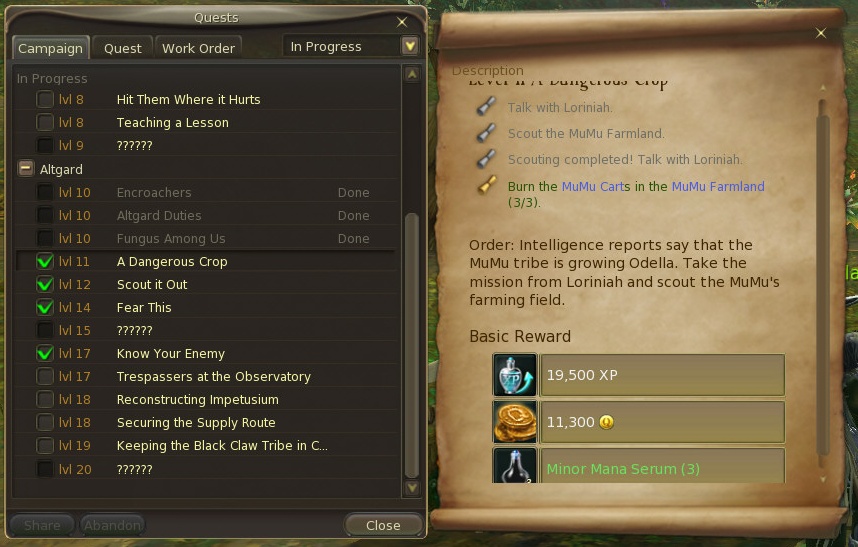Untrack the Know Your Enemy quest
The image size is (858, 547).
(45, 354)
